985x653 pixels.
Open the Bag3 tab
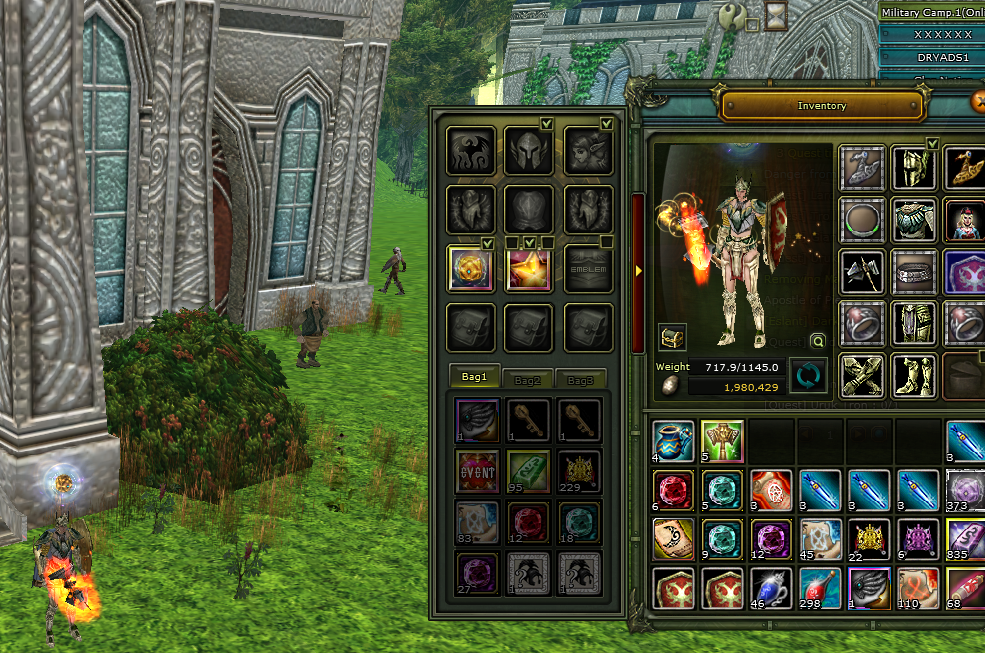[x=581, y=380]
